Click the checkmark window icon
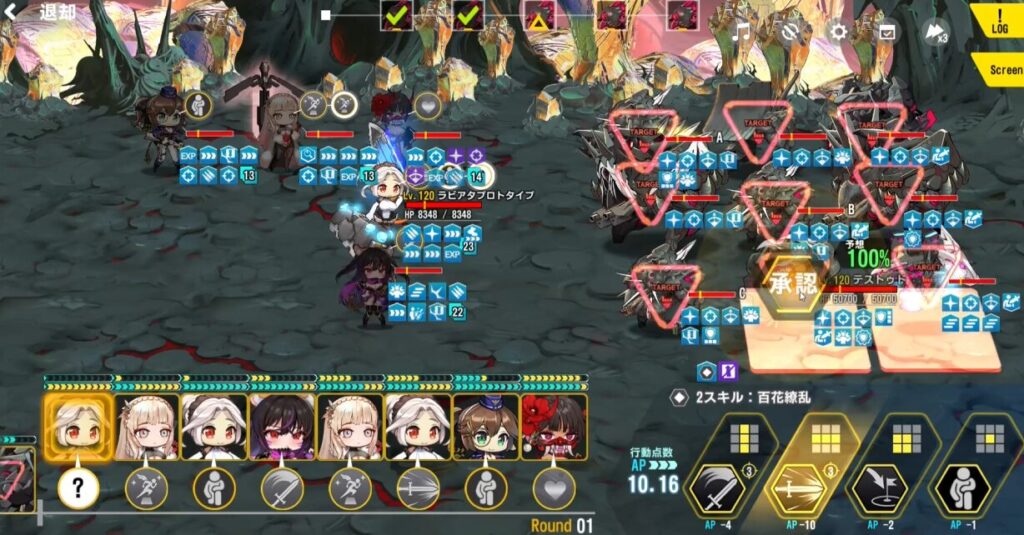 tap(886, 31)
